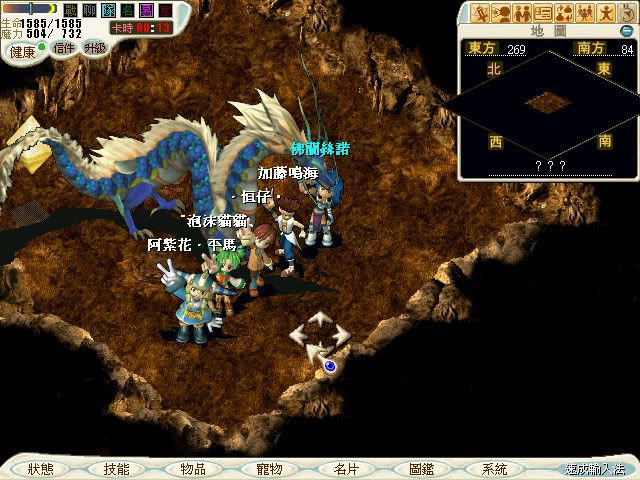Select the ID card icon in toolbar

click(x=543, y=13)
